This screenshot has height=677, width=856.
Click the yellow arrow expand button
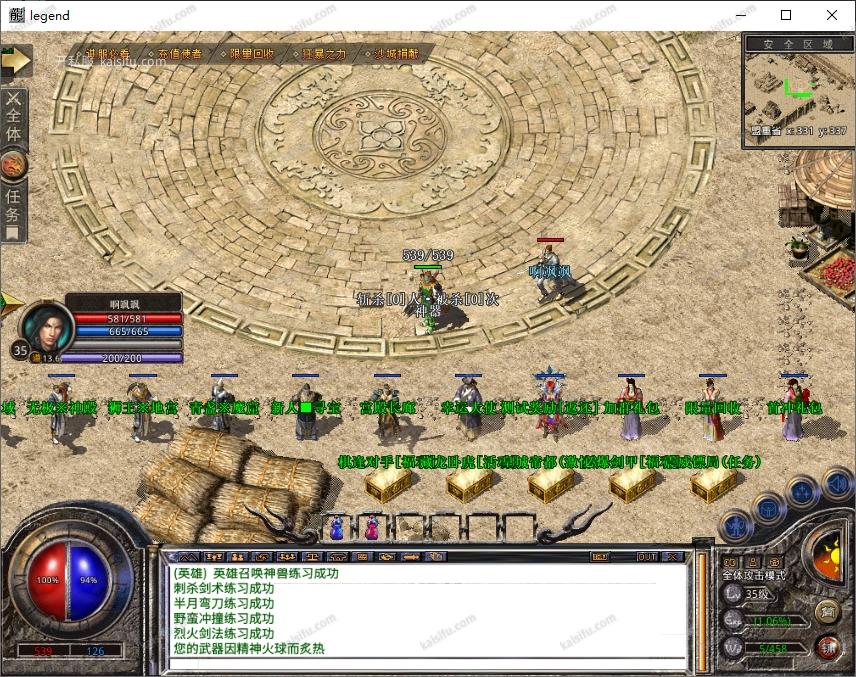pos(16,60)
